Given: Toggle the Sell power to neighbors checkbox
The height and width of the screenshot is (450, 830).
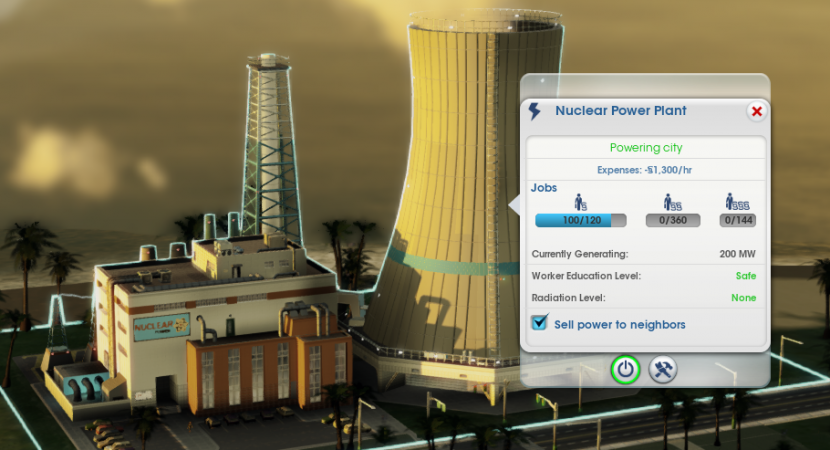Looking at the screenshot, I should 541,323.
